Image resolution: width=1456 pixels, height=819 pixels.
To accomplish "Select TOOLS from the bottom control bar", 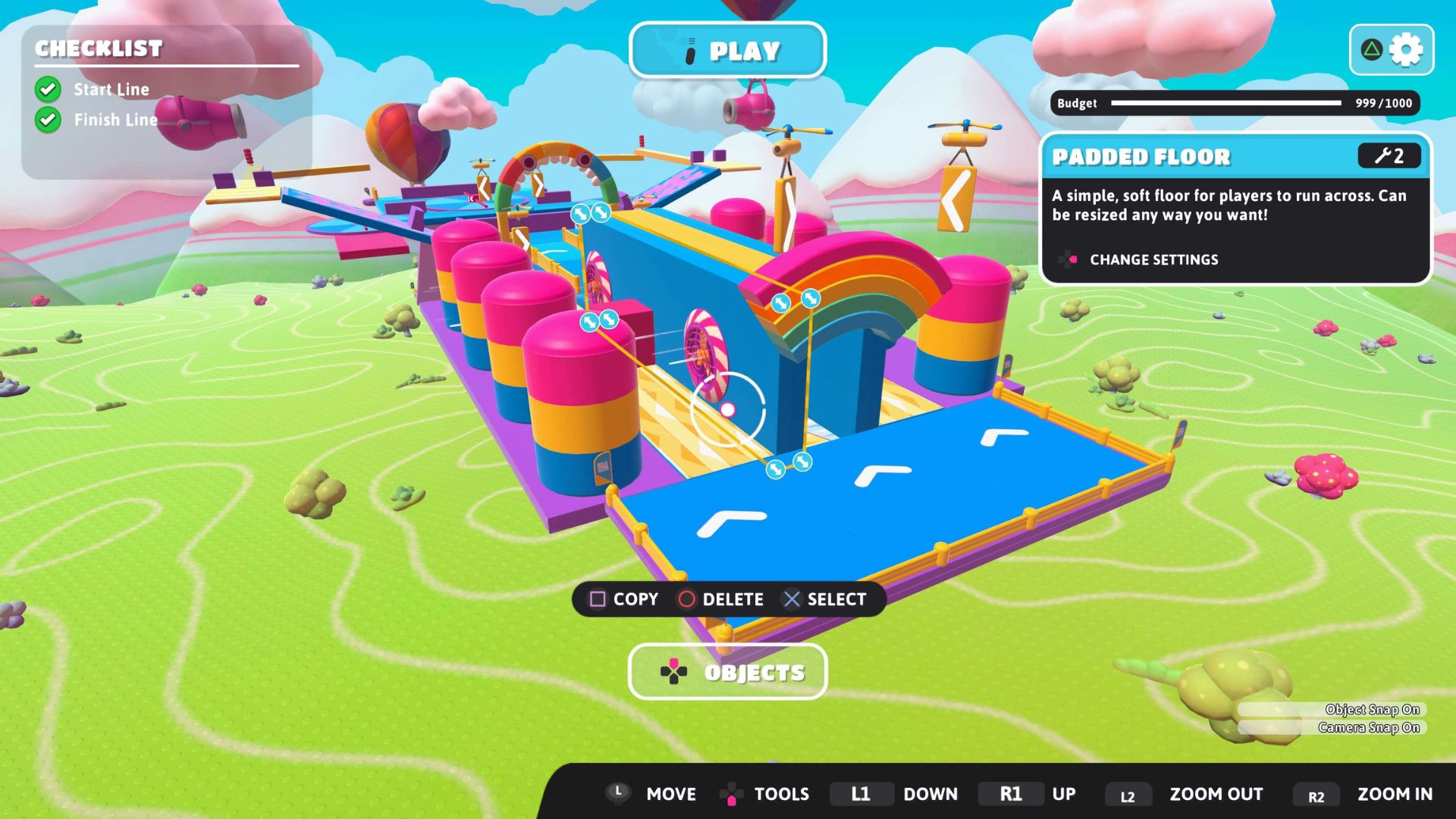I will point(783,794).
